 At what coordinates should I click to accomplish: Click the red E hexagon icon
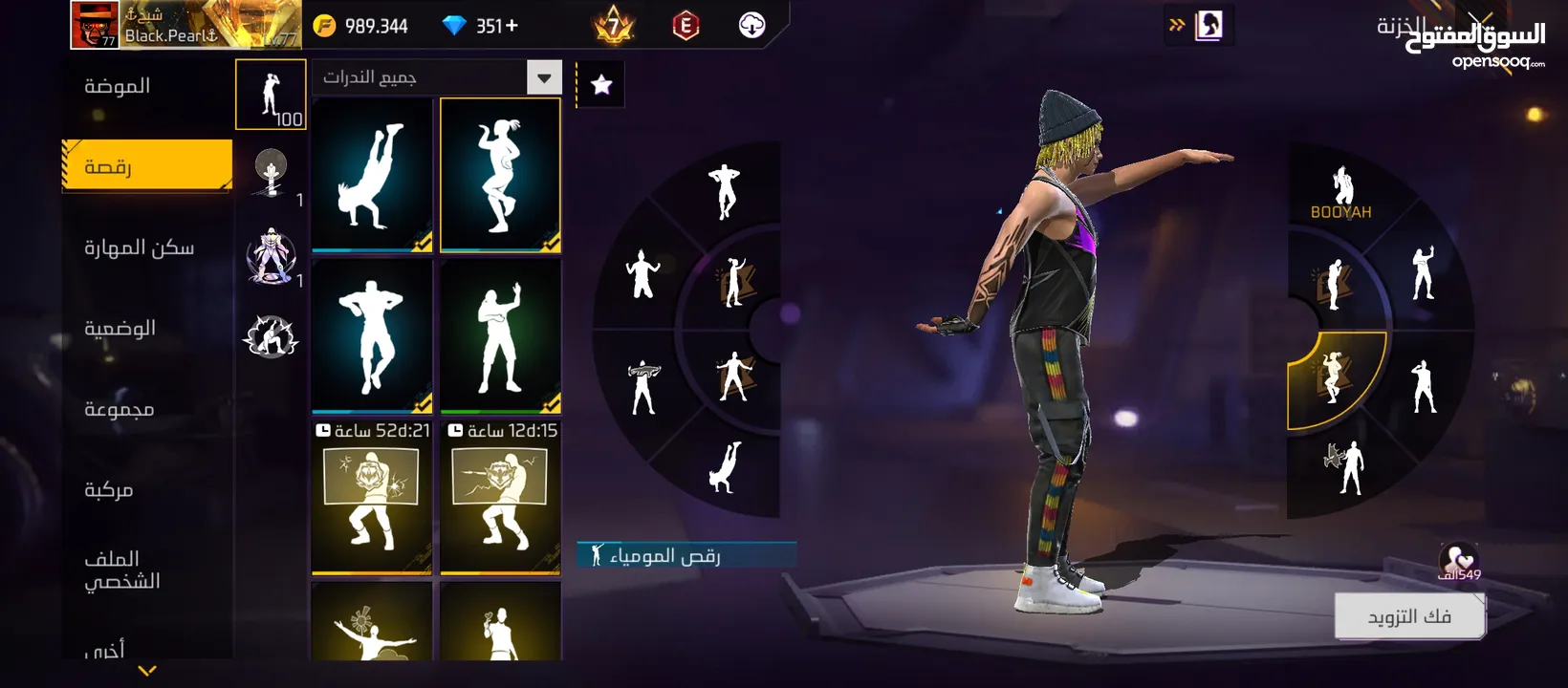coord(686,26)
